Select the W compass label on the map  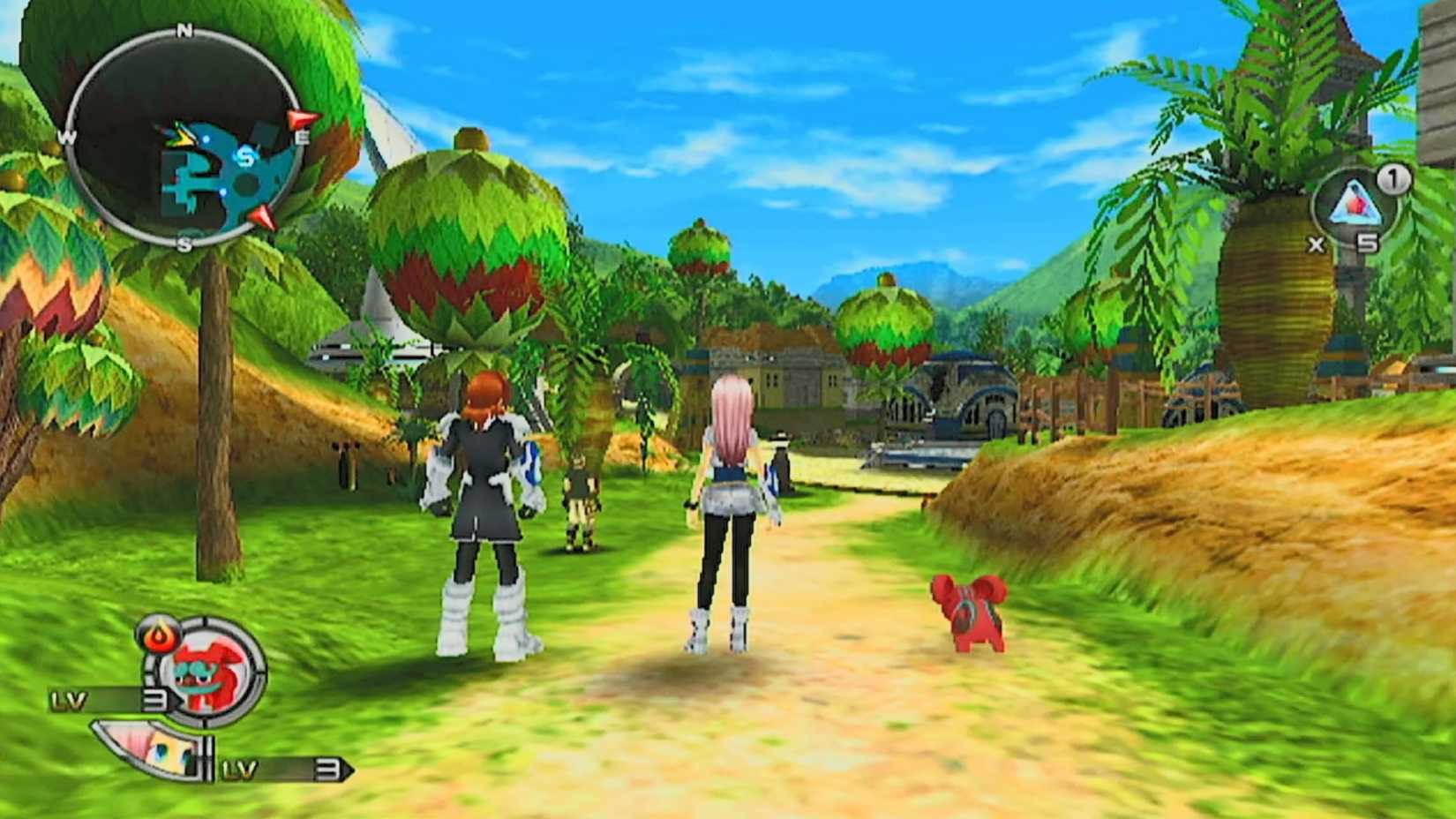tap(66, 137)
